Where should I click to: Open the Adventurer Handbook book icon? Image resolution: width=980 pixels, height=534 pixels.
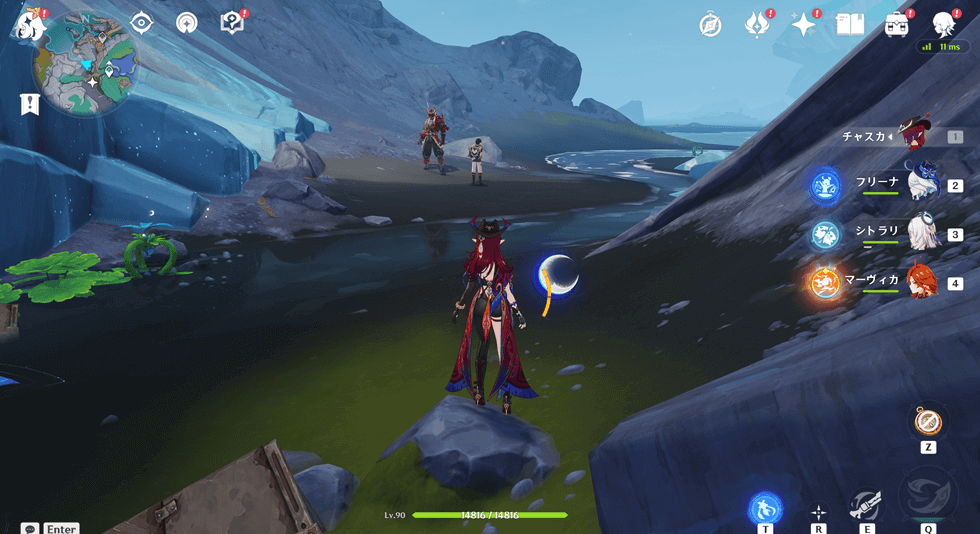[850, 24]
